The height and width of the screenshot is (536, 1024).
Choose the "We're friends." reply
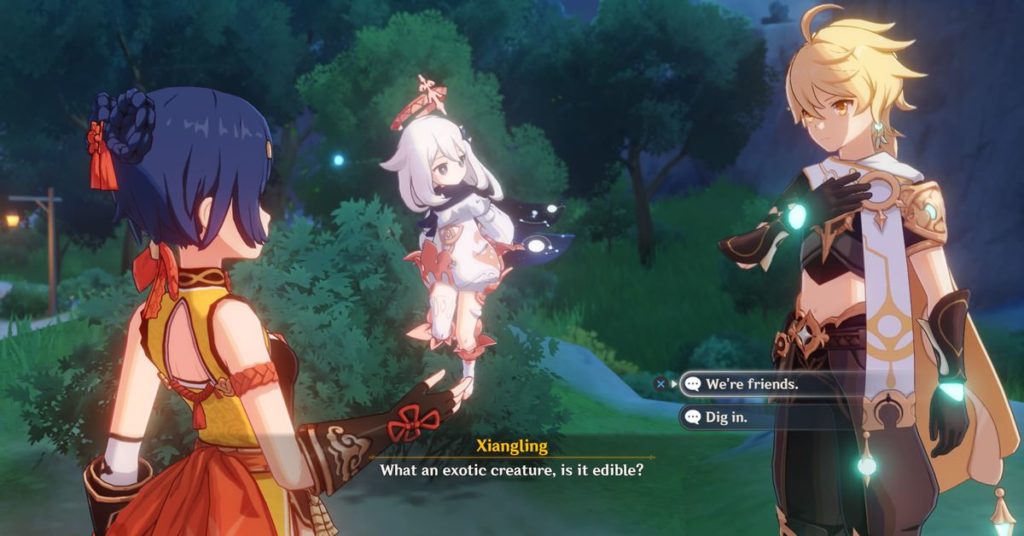pyautogui.click(x=752, y=383)
